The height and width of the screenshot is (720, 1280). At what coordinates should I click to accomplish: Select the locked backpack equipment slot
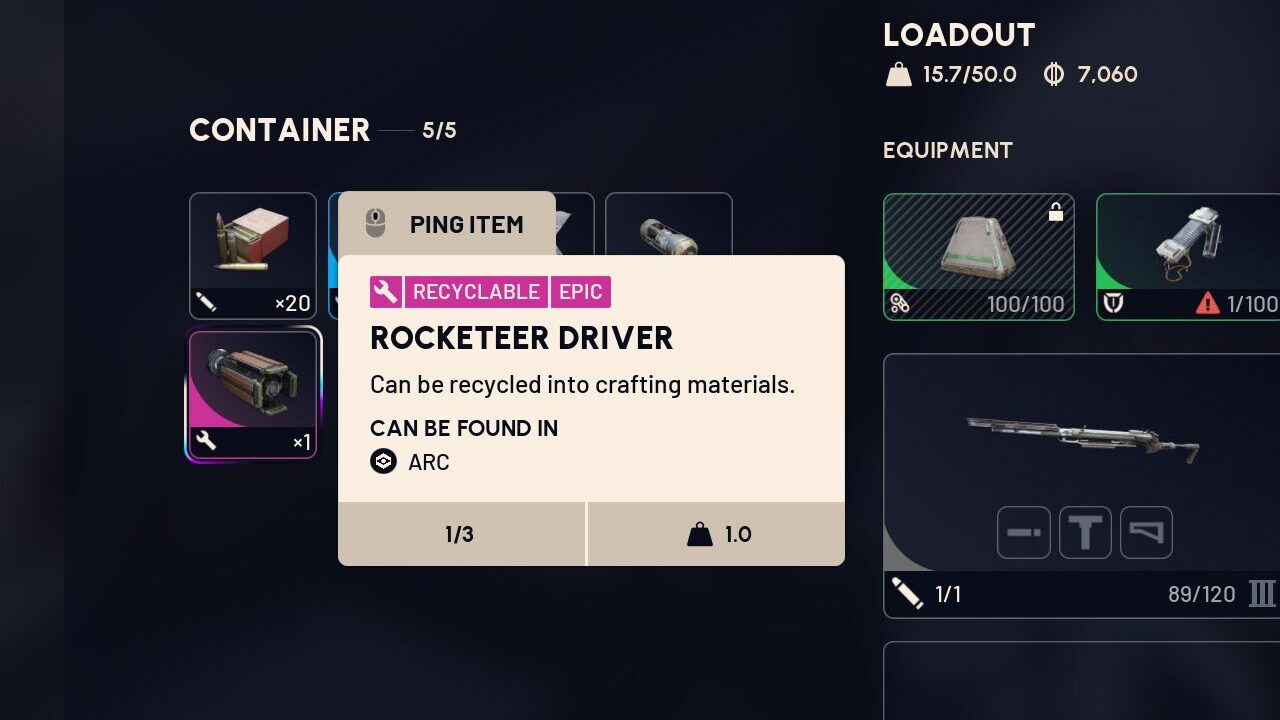(x=978, y=256)
